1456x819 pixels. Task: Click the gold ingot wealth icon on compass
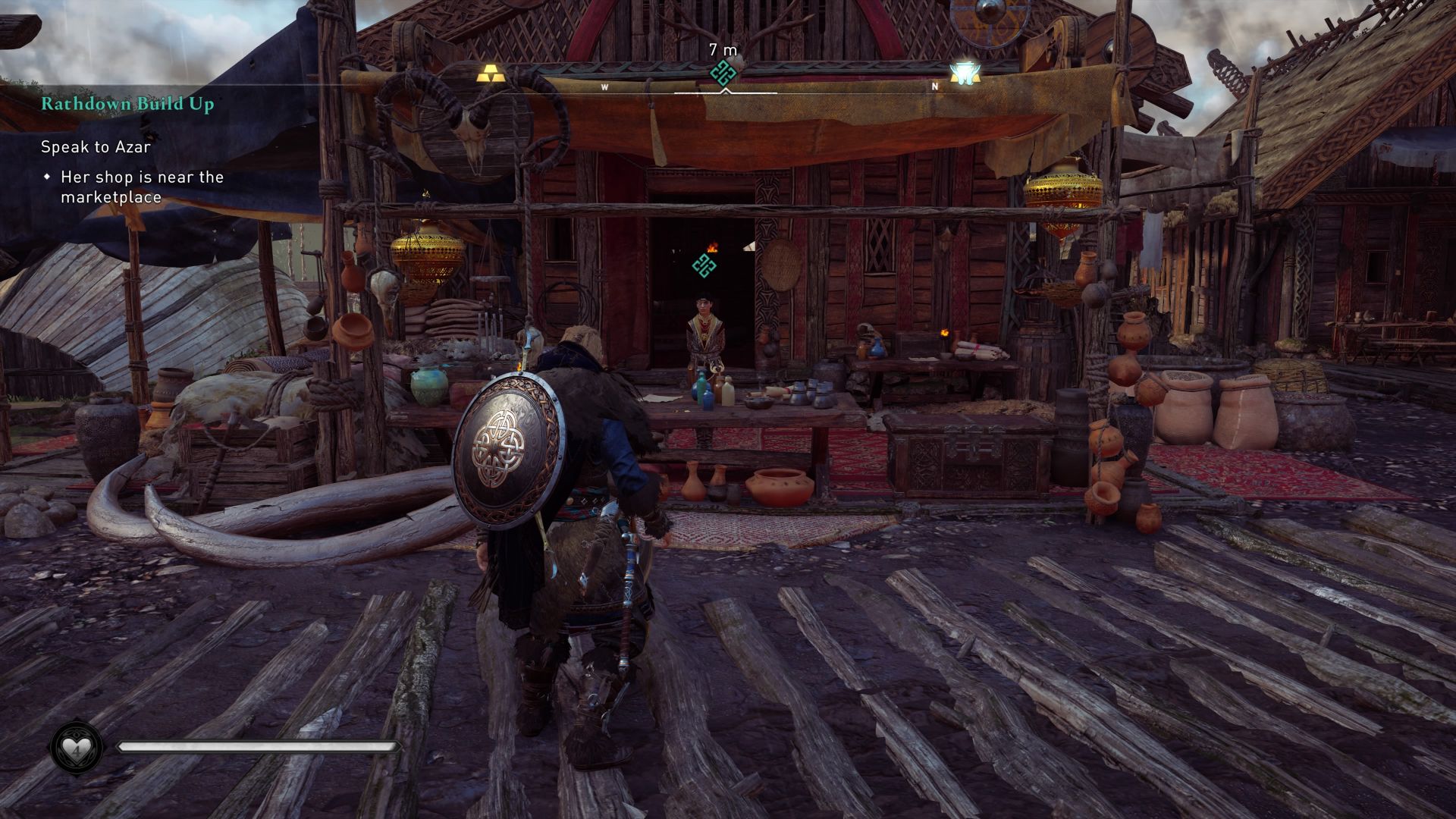pos(490,72)
